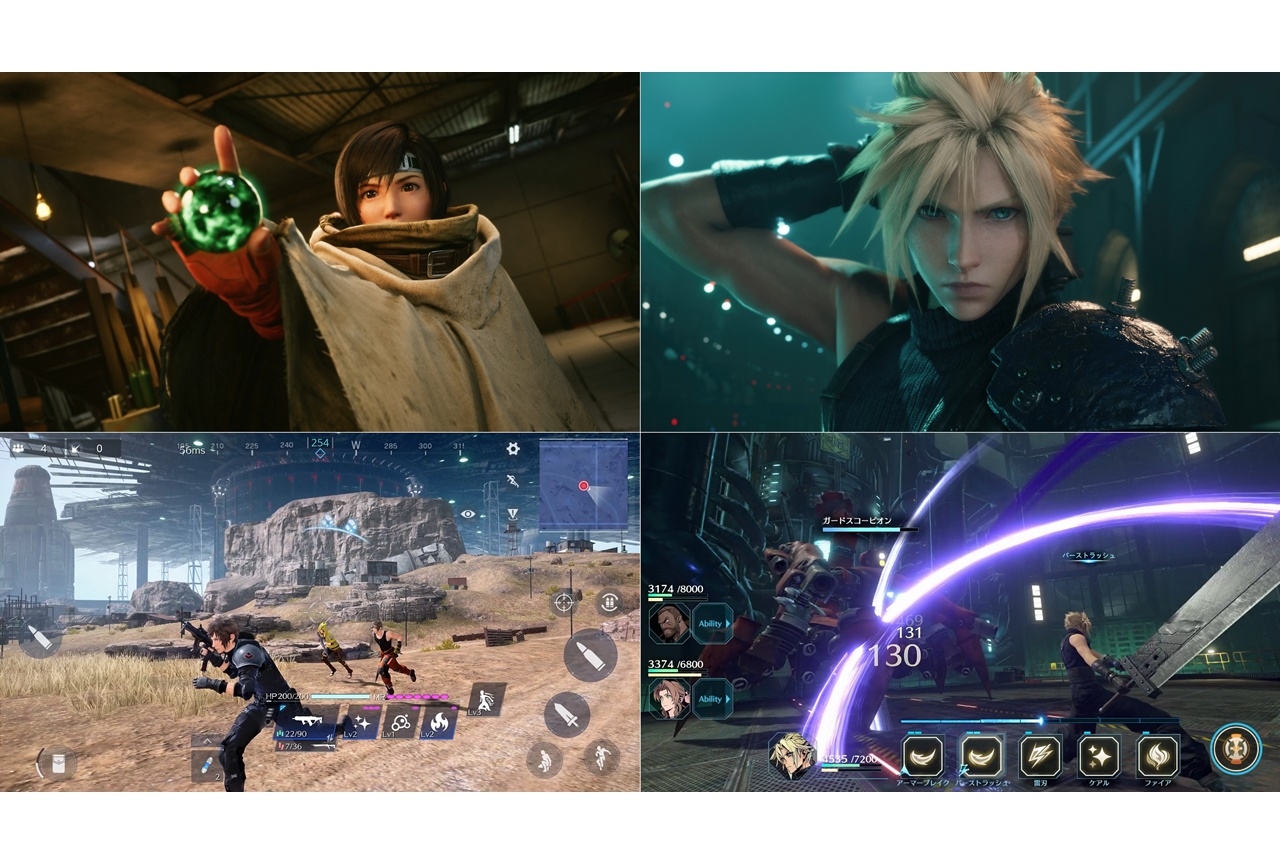This screenshot has width=1280, height=864.
Task: Open the settings gear menu
Action: tap(513, 449)
